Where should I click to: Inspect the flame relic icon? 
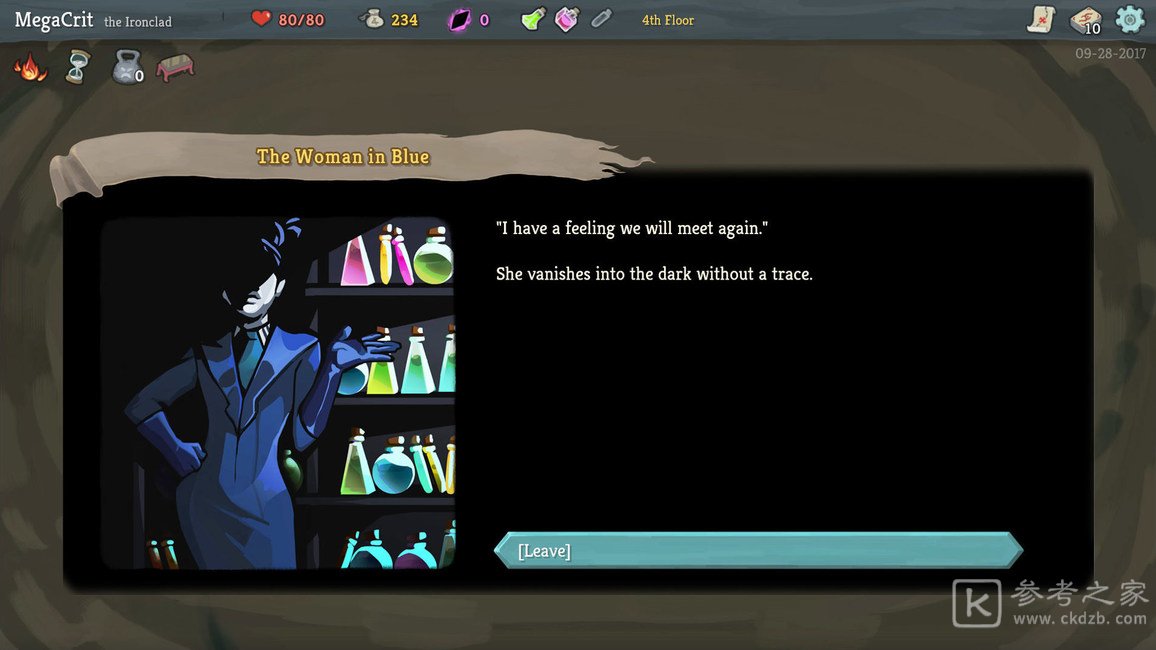[x=30, y=68]
